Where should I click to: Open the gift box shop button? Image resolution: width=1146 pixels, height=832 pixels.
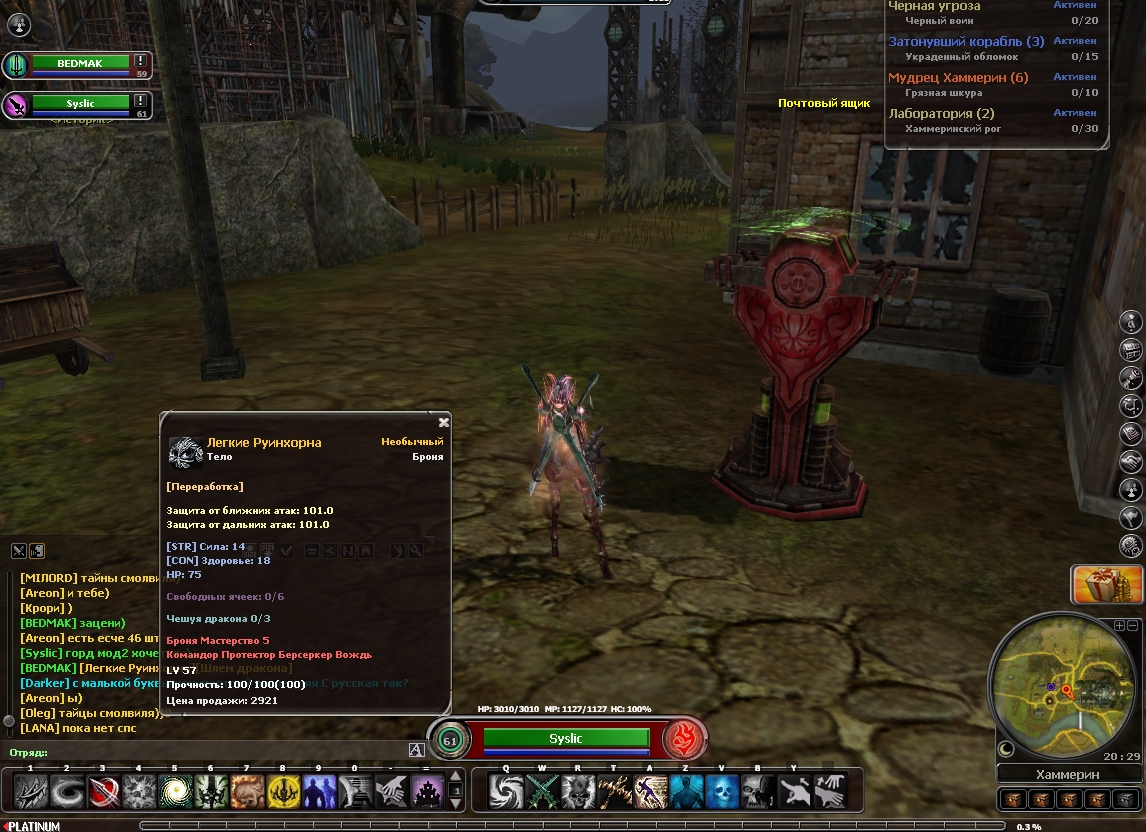(x=1107, y=585)
